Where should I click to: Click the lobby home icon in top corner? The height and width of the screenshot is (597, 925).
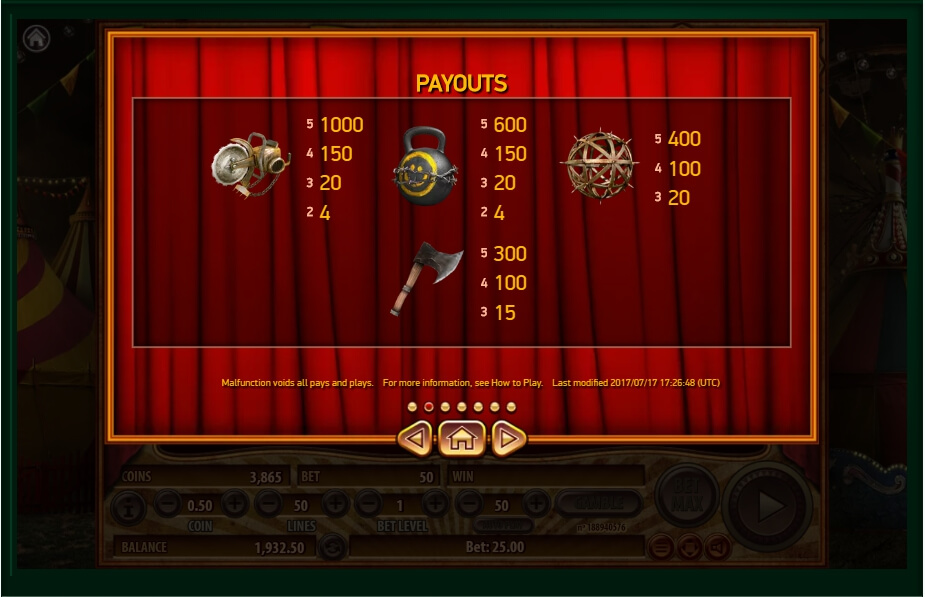(37, 38)
